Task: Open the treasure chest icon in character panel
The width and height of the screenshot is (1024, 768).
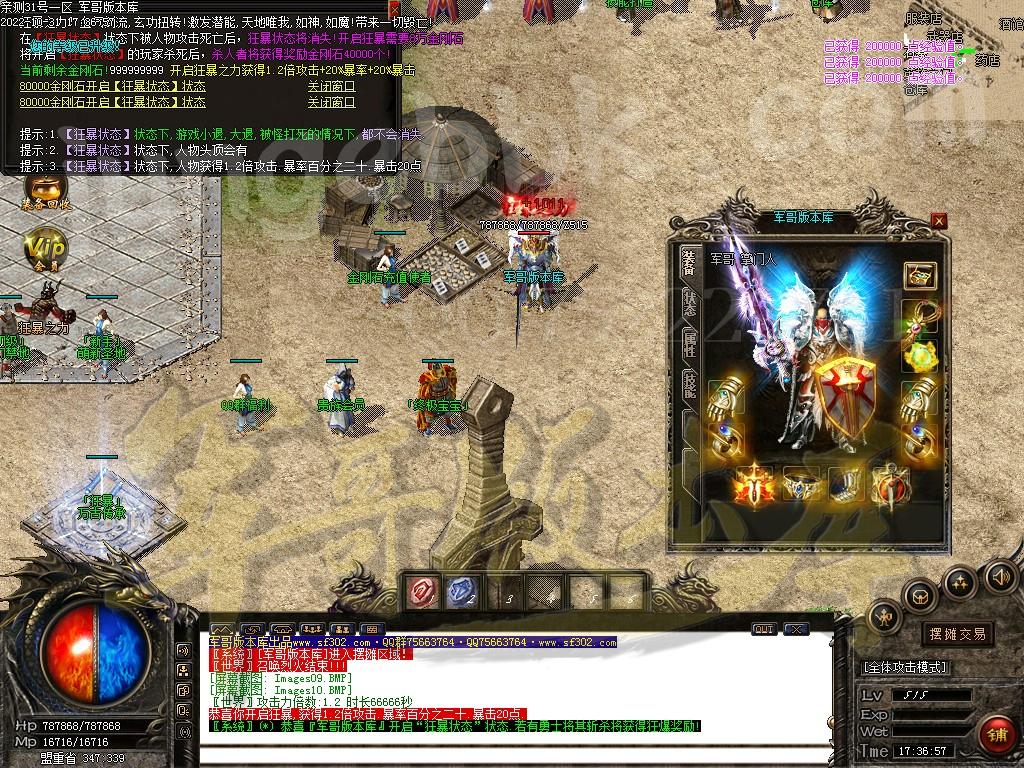Action: click(919, 275)
